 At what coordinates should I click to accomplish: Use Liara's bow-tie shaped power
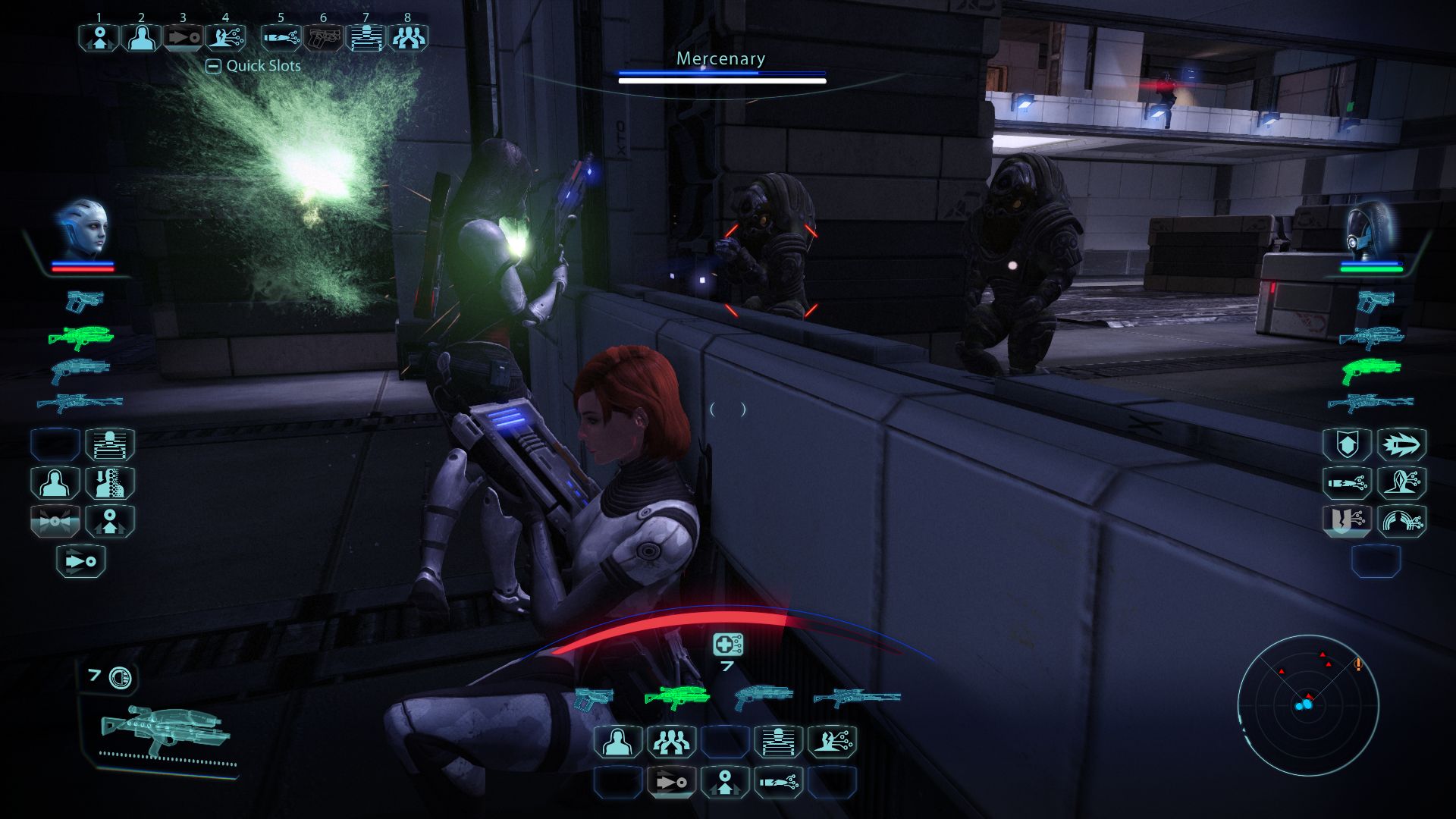[x=55, y=522]
